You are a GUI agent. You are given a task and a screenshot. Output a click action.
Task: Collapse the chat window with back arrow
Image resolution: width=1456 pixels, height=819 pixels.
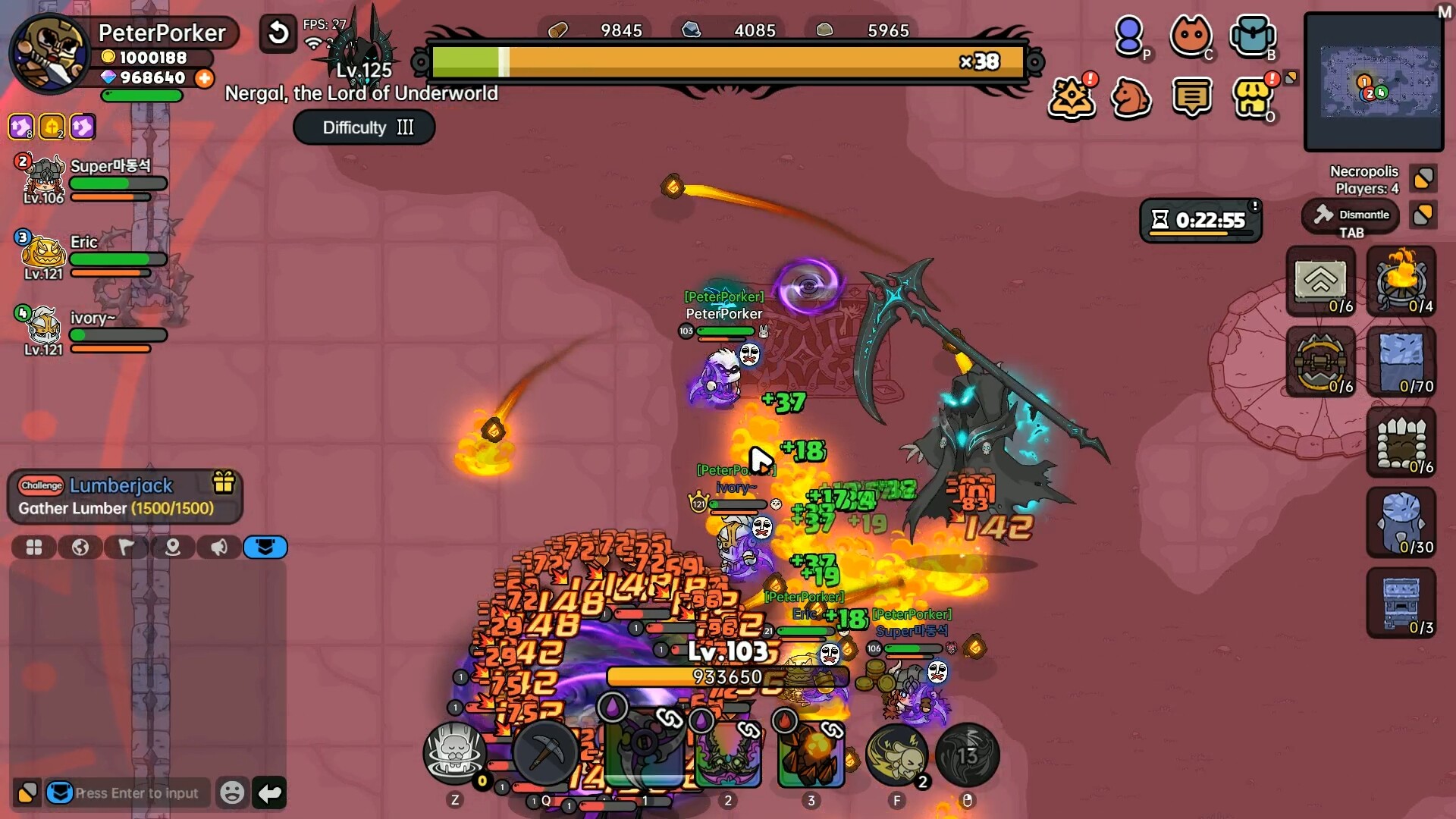tap(269, 792)
